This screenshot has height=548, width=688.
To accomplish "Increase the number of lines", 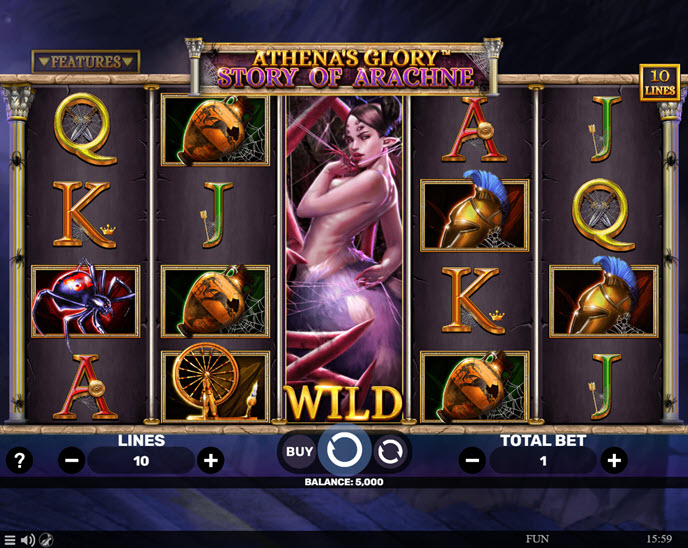I will coord(210,461).
